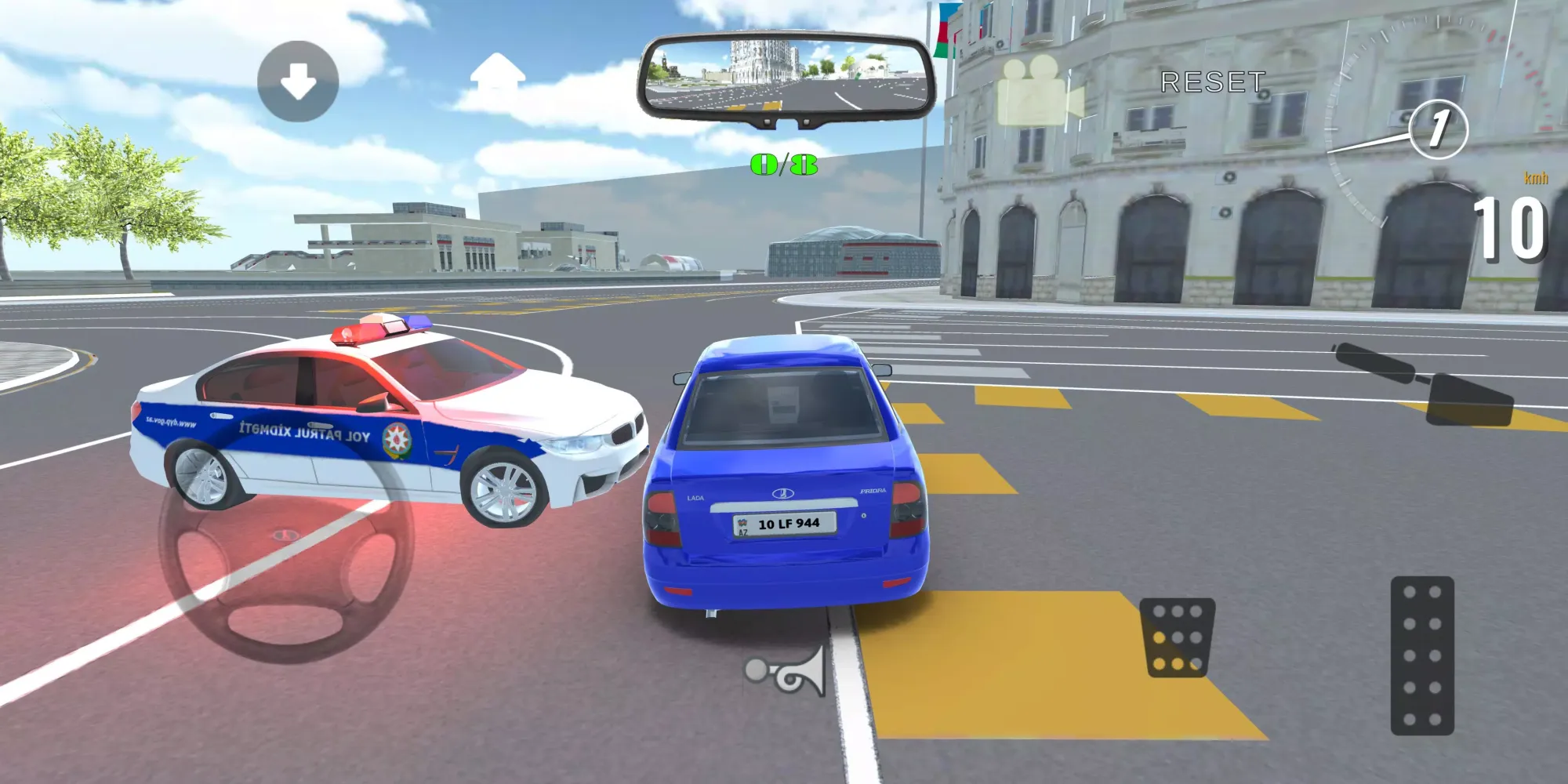1568x784 pixels.
Task: Click the turn signal stalk lever
Action: pos(1423,384)
